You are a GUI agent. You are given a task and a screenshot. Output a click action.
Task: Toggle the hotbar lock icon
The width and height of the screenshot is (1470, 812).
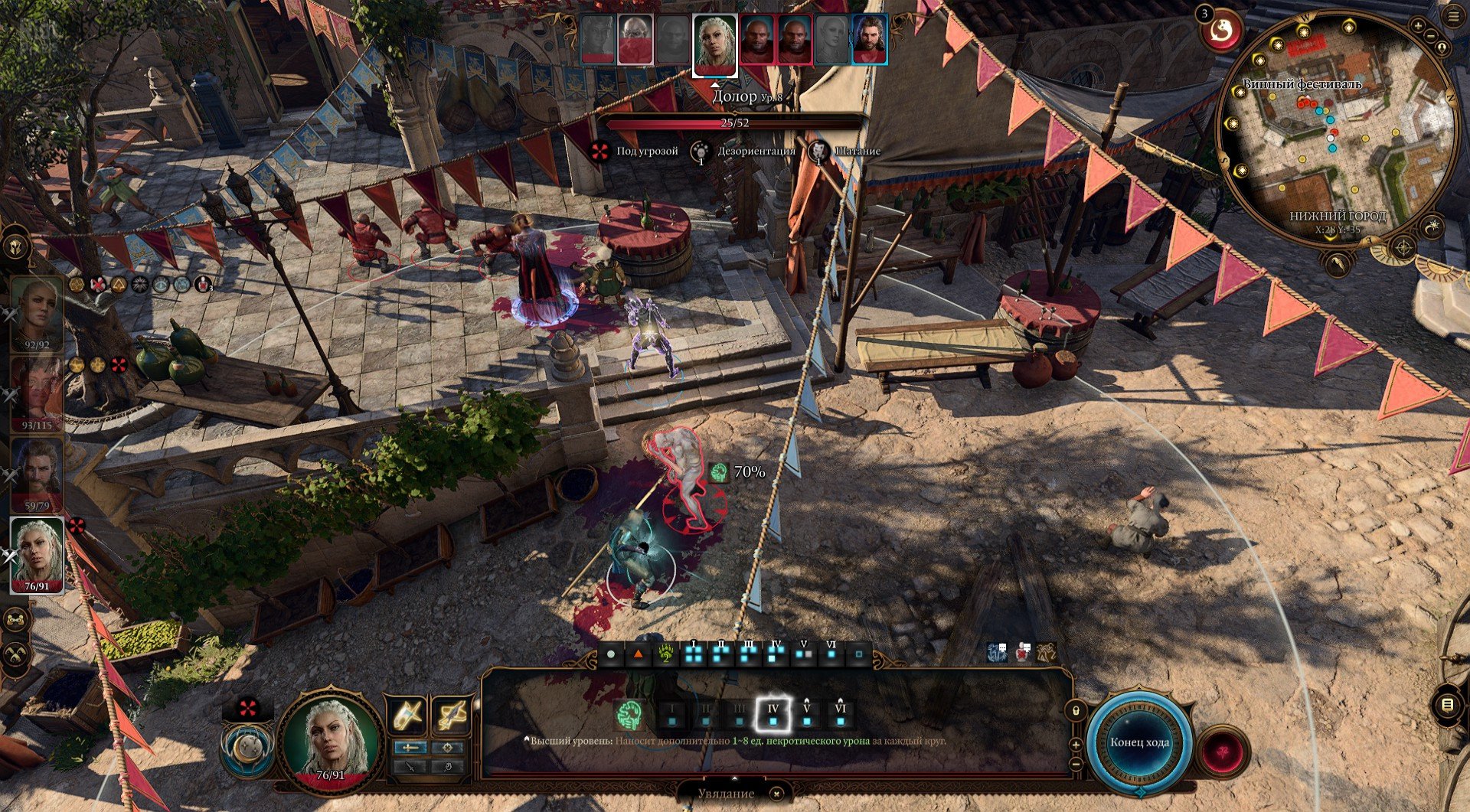[1076, 711]
